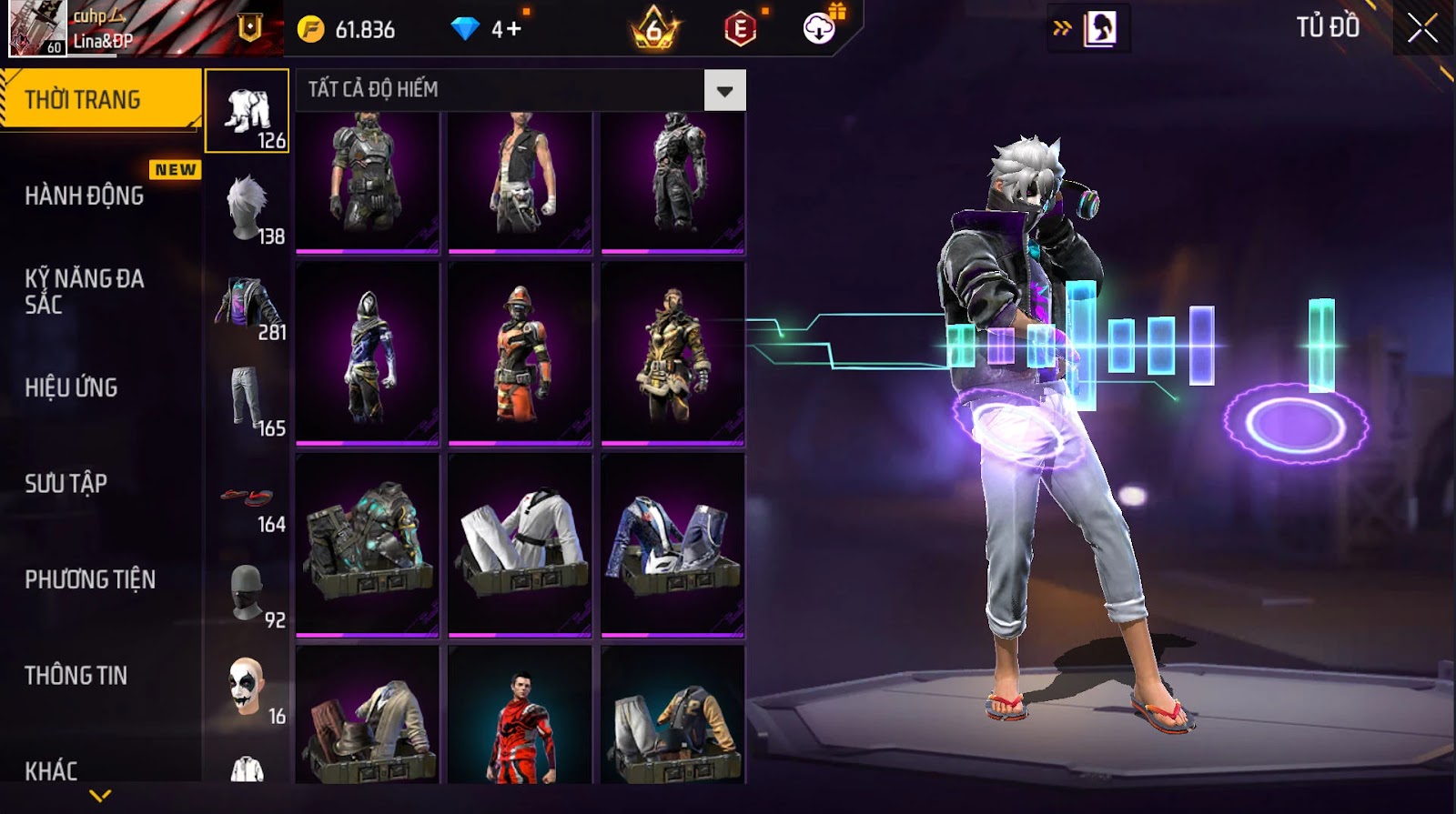The width and height of the screenshot is (1456, 814).
Task: Show the THÔNG TIN section
Action: coord(76,675)
